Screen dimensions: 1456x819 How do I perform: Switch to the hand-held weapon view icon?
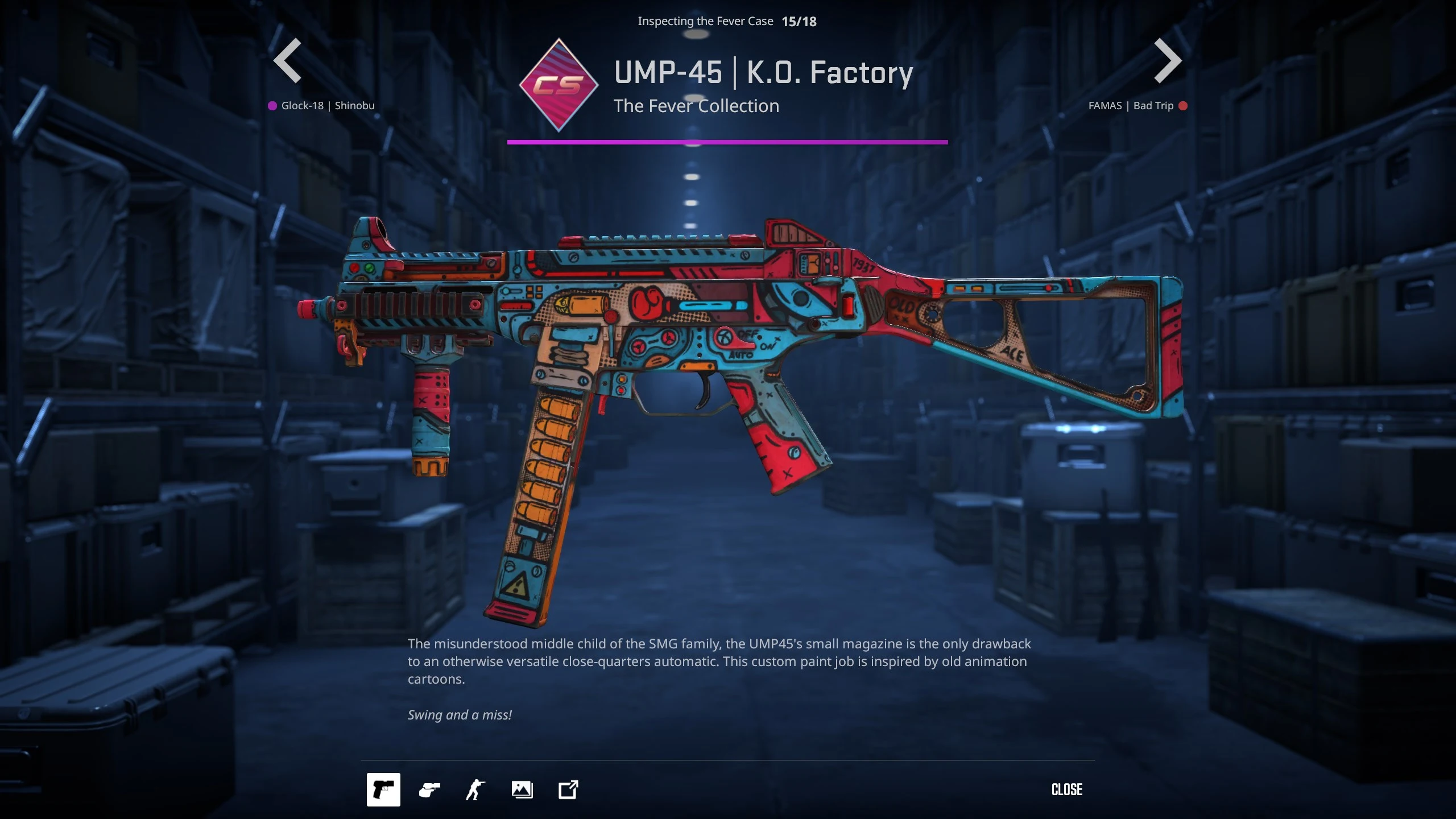pos(429,789)
